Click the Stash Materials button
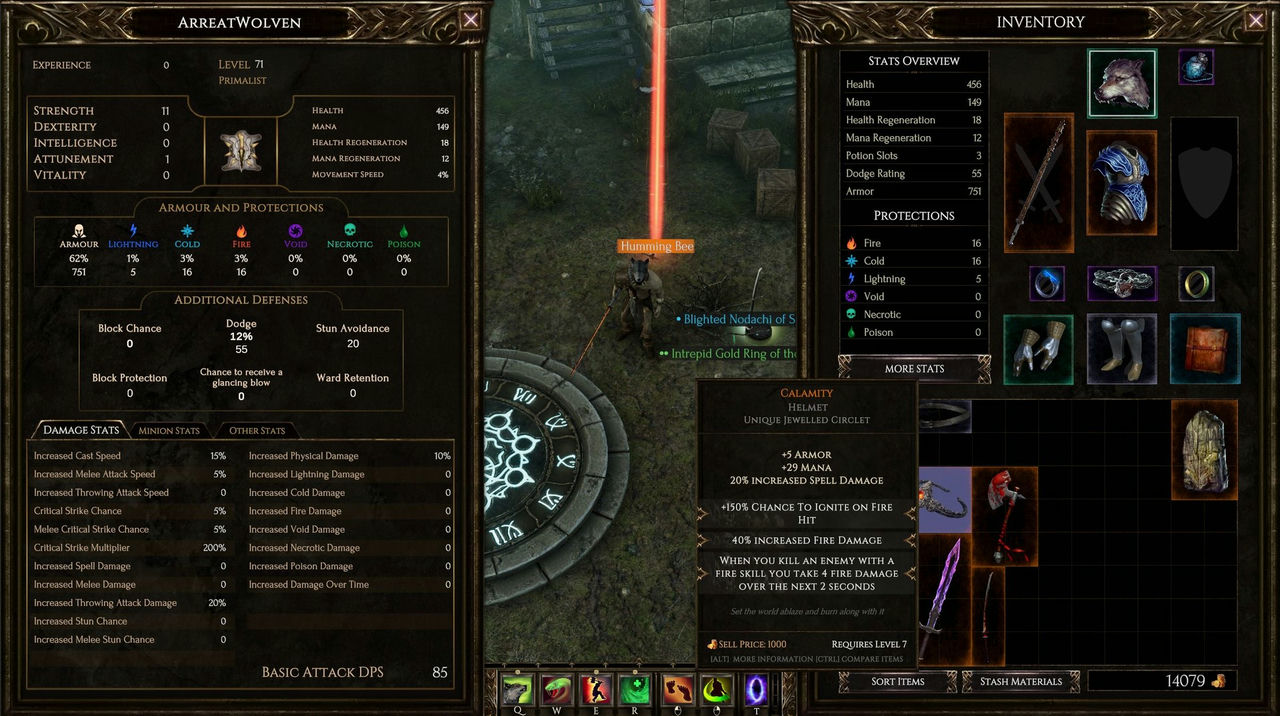This screenshot has height=716, width=1280. 1021,682
